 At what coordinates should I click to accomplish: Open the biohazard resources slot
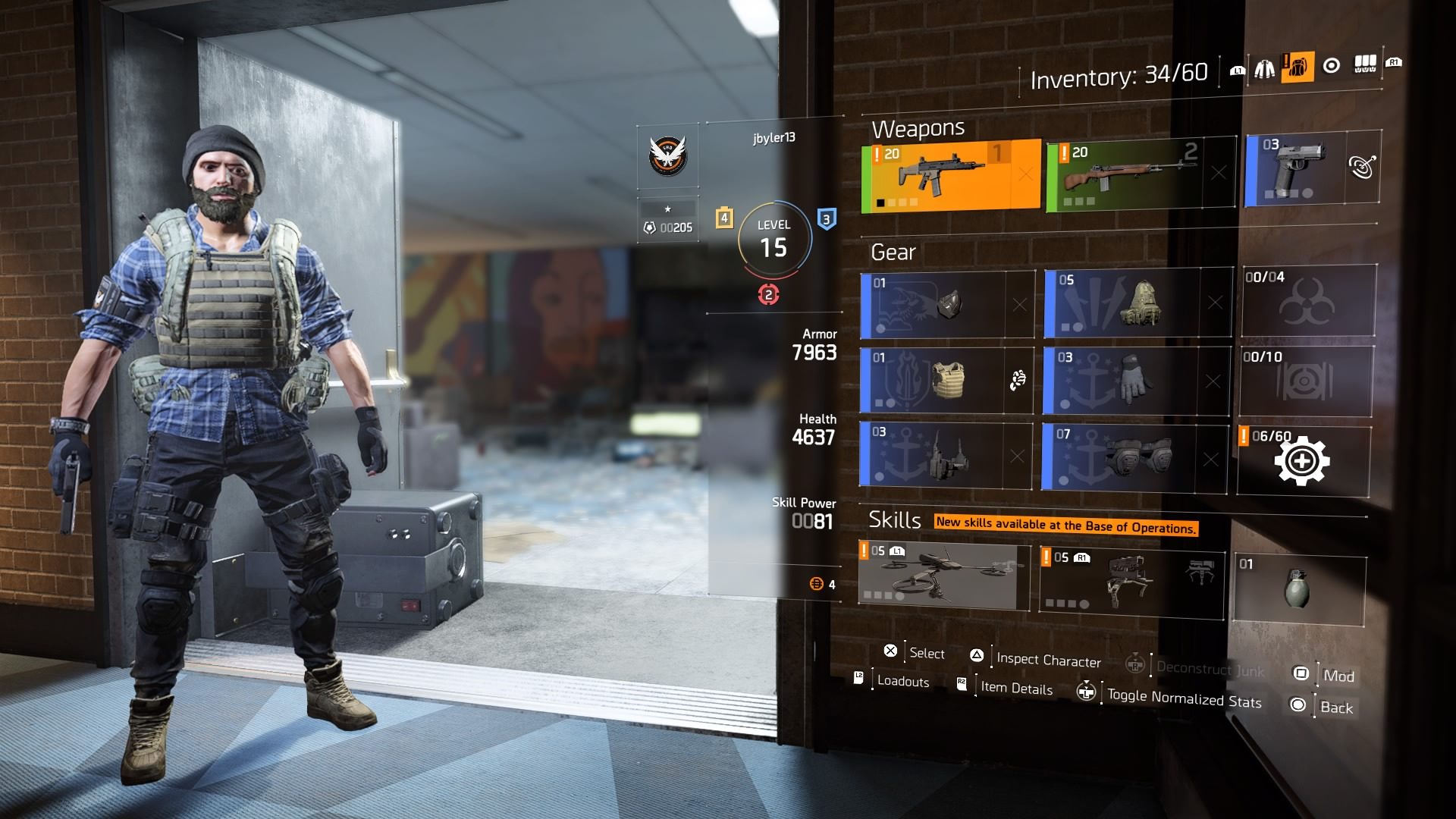(1309, 301)
